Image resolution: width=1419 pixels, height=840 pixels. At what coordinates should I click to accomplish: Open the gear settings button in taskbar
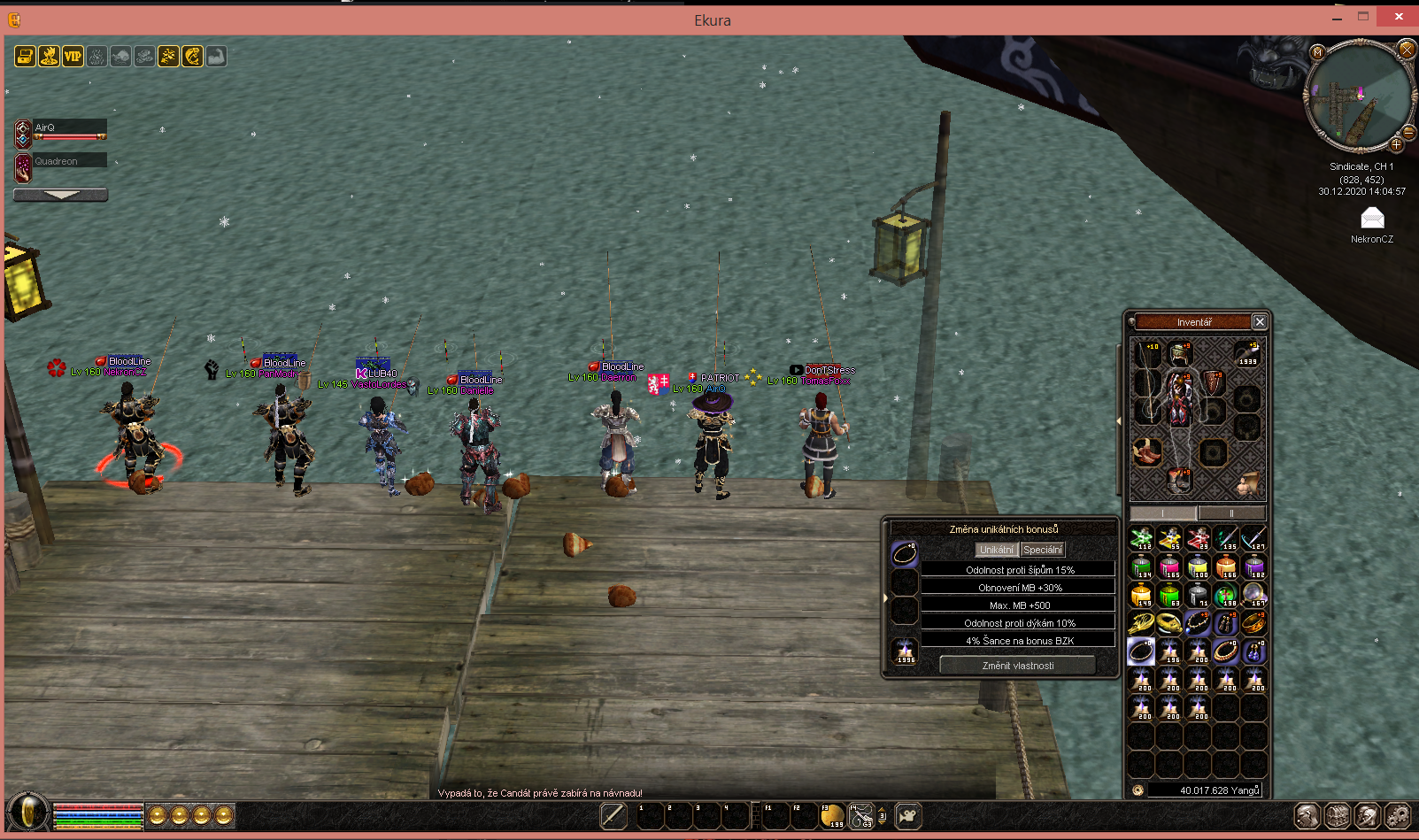1397,815
